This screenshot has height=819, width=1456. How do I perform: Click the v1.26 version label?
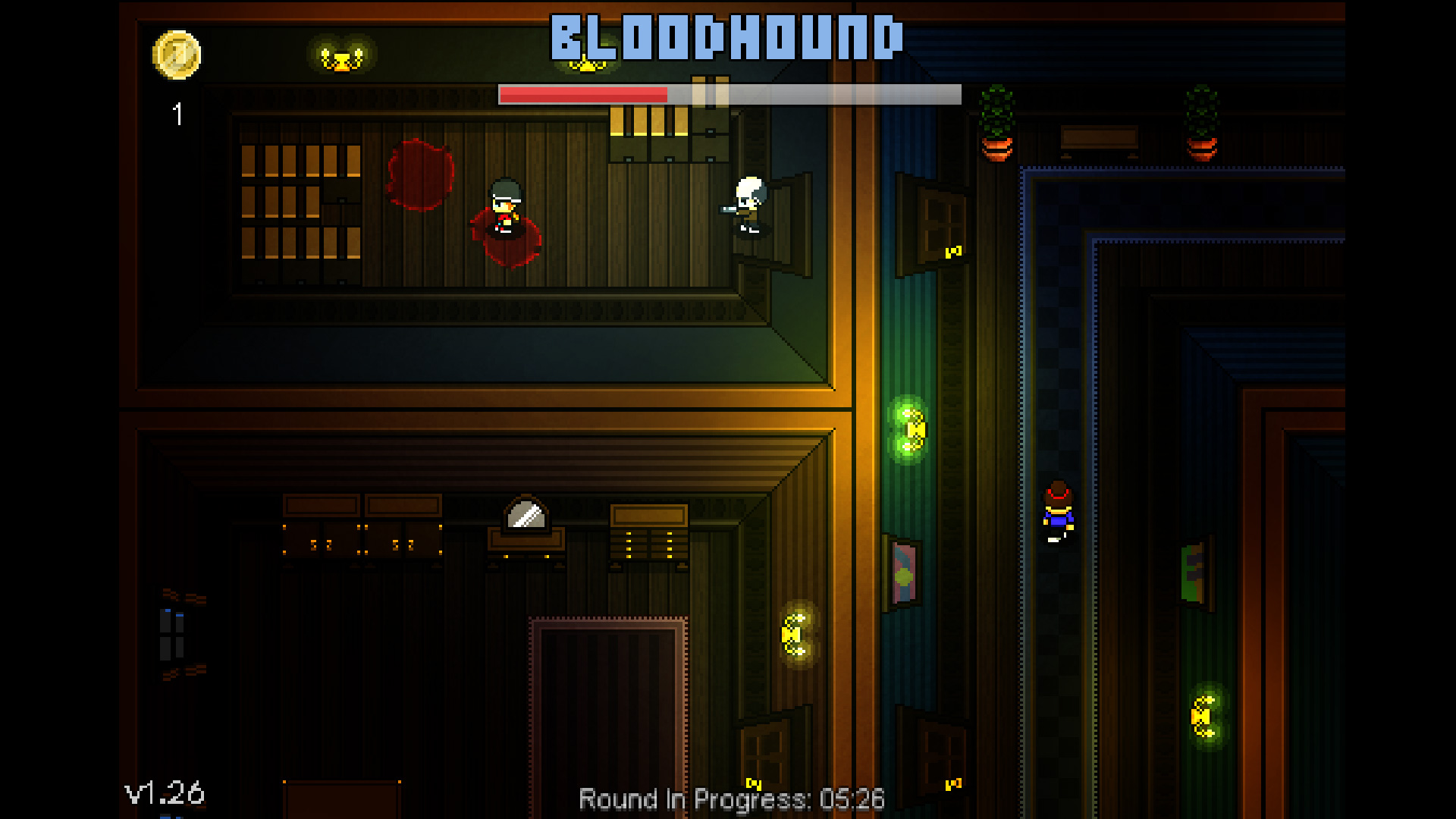point(162,795)
